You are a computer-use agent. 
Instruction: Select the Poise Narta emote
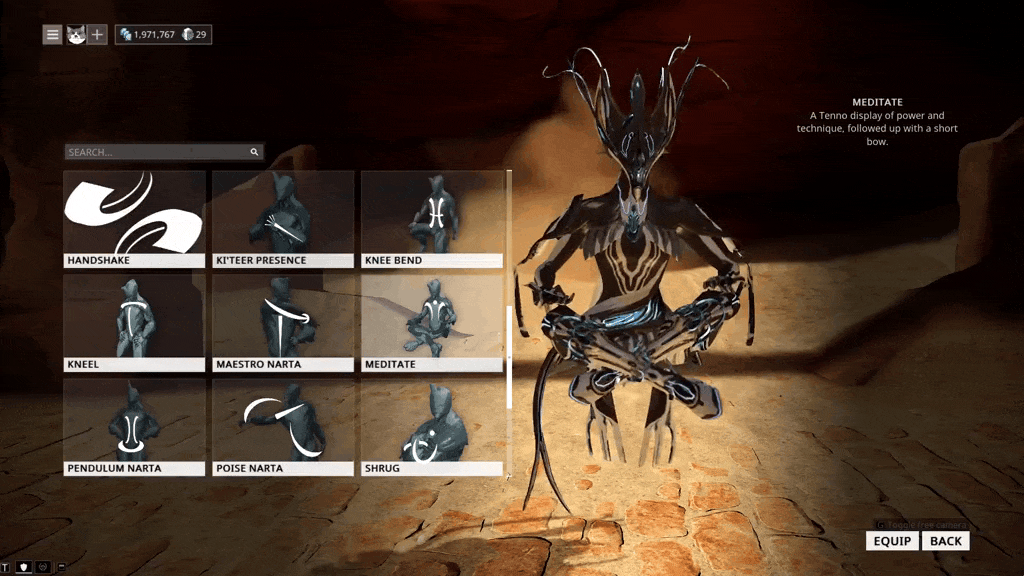tap(283, 426)
